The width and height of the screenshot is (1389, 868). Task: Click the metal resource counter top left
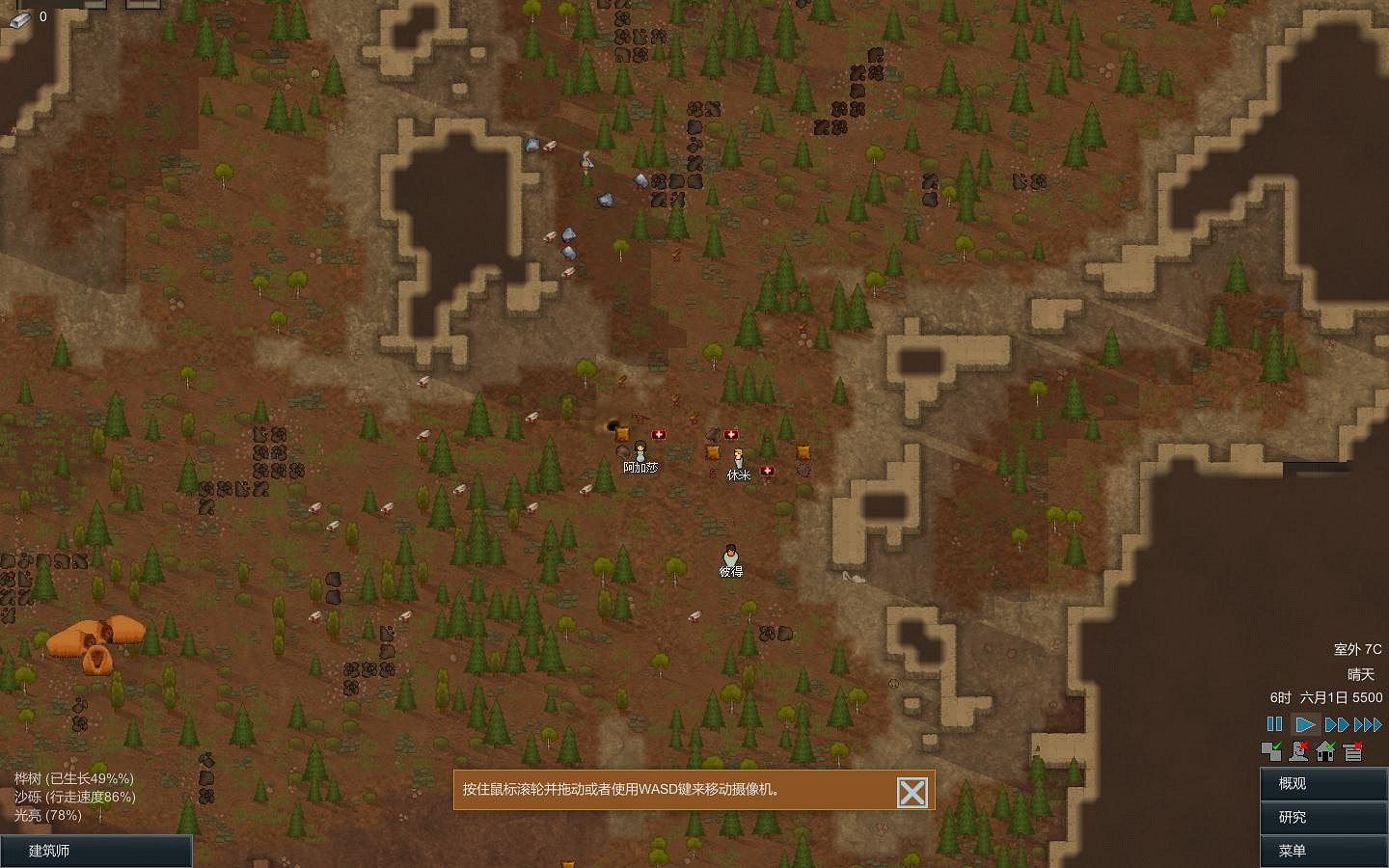coord(29,15)
